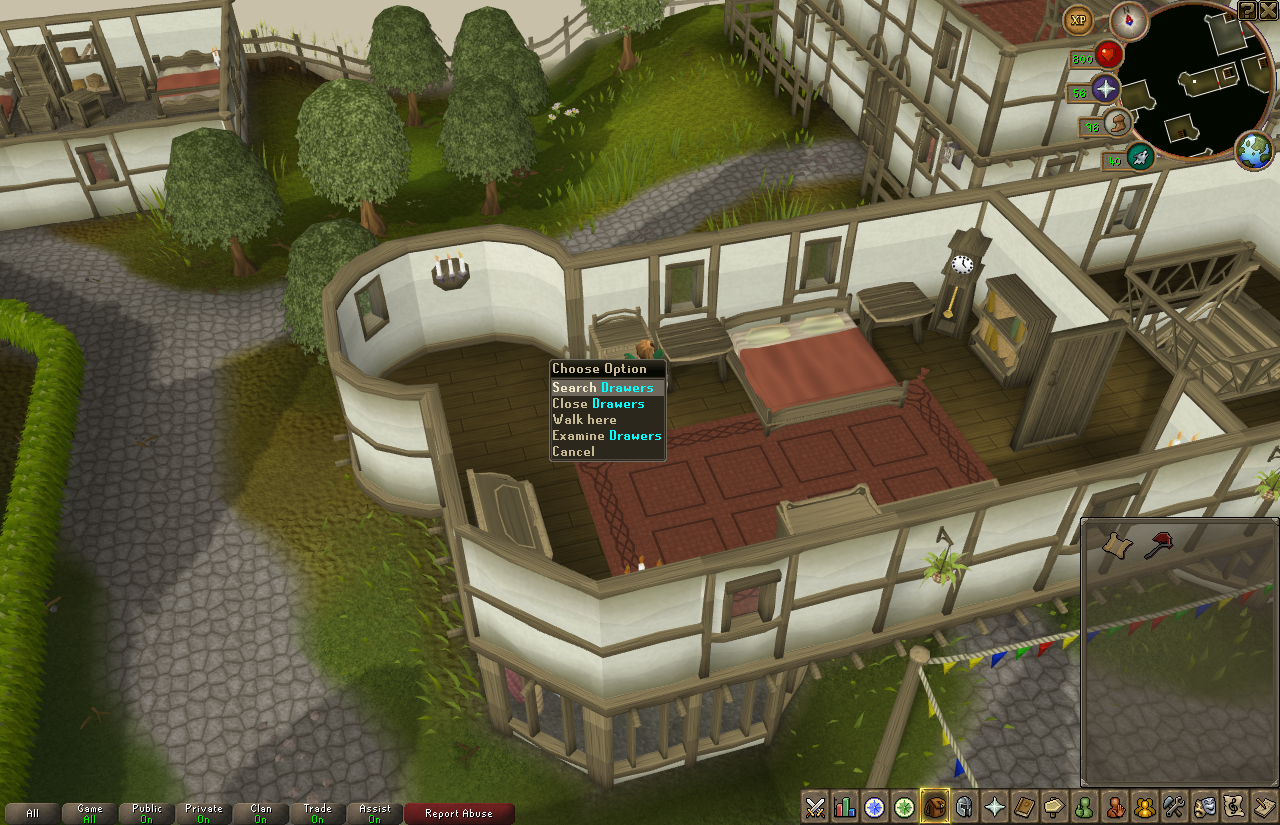Open the Options wrench tab
This screenshot has width=1280, height=825.
coord(1175,807)
